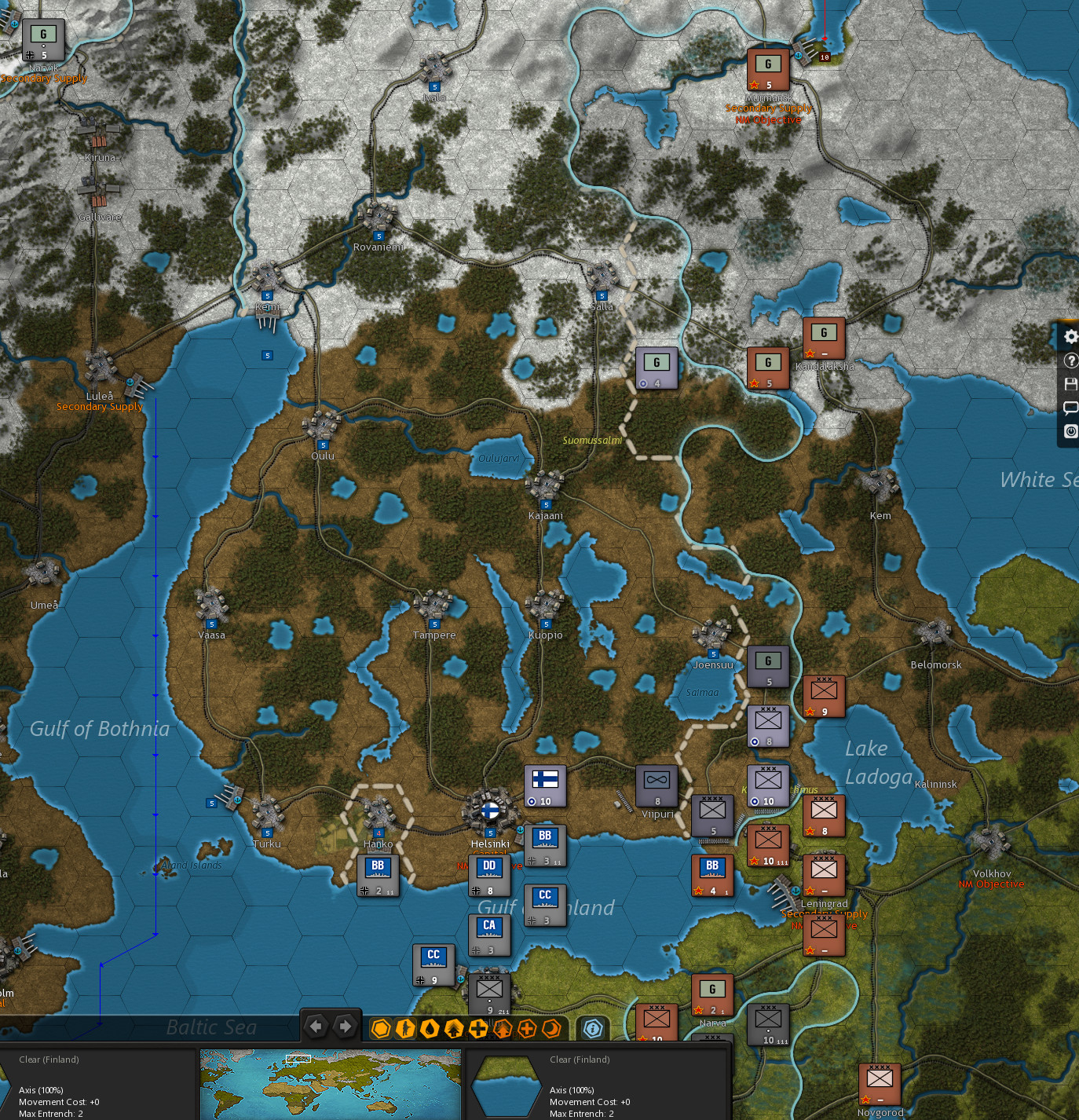Open the blue hex info icon
This screenshot has width=1079, height=1120.
[593, 1027]
